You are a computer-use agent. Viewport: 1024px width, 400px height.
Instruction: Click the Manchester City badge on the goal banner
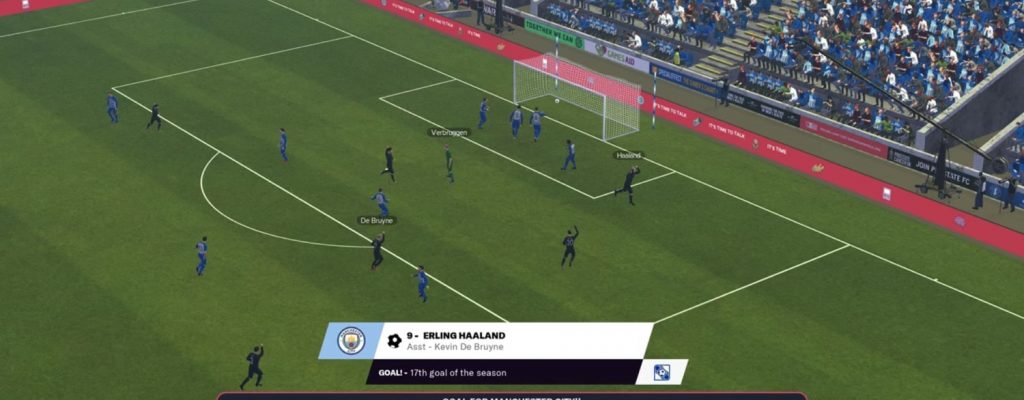351,341
